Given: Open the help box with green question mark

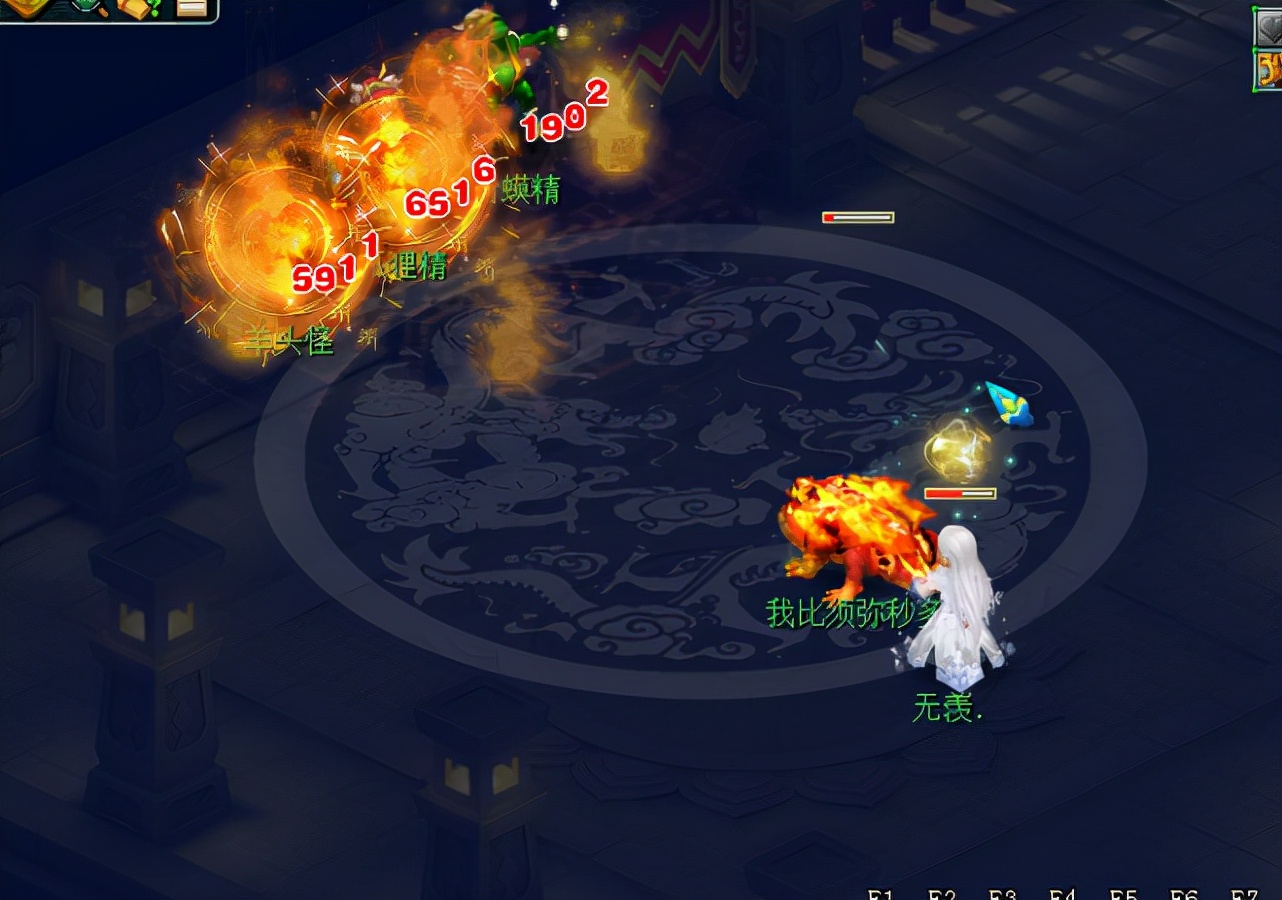Looking at the screenshot, I should click(139, 9).
